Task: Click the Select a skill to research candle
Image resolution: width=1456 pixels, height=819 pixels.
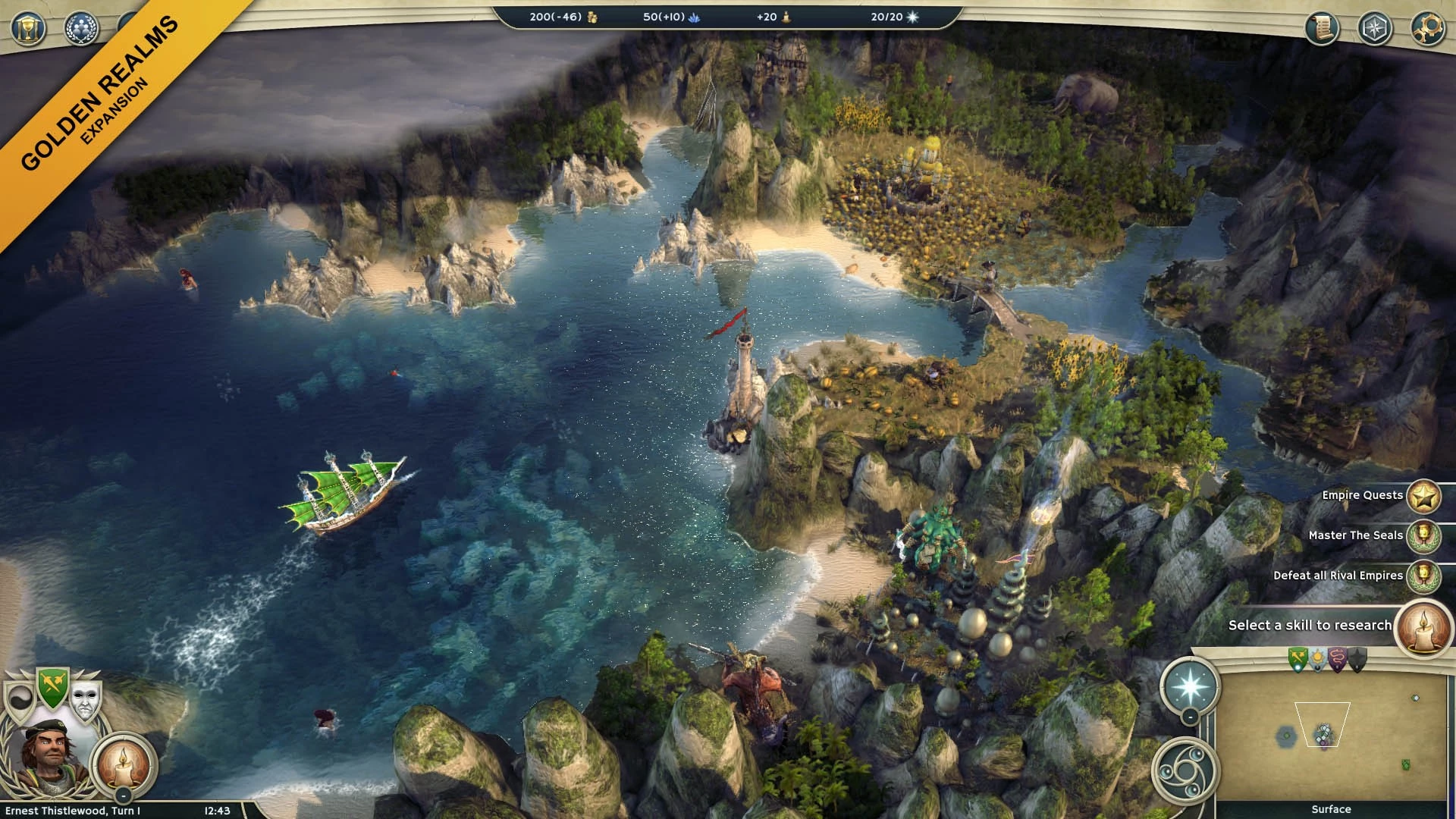Action: 1423,627
